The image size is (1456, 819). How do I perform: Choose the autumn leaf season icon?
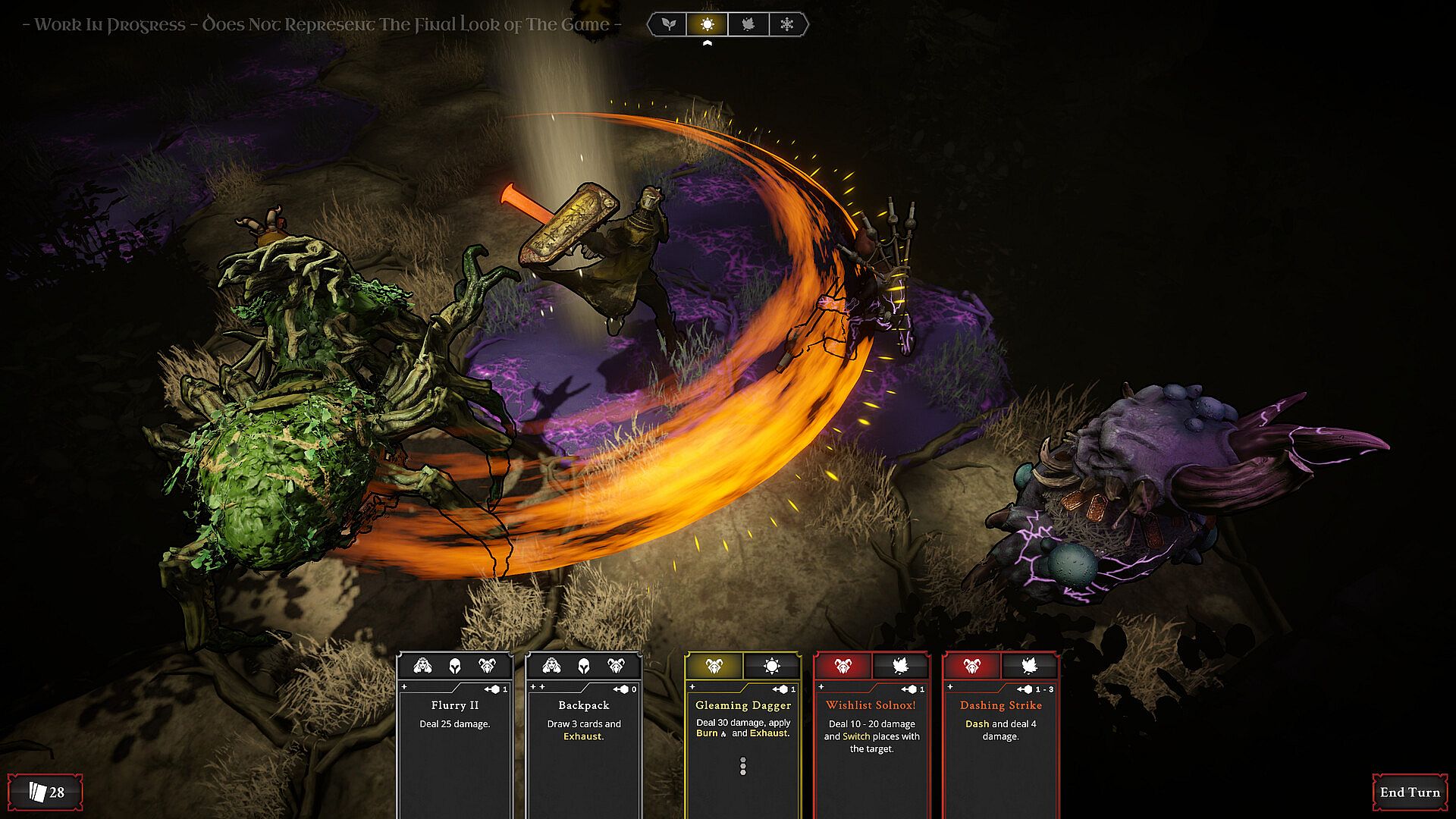tap(748, 24)
